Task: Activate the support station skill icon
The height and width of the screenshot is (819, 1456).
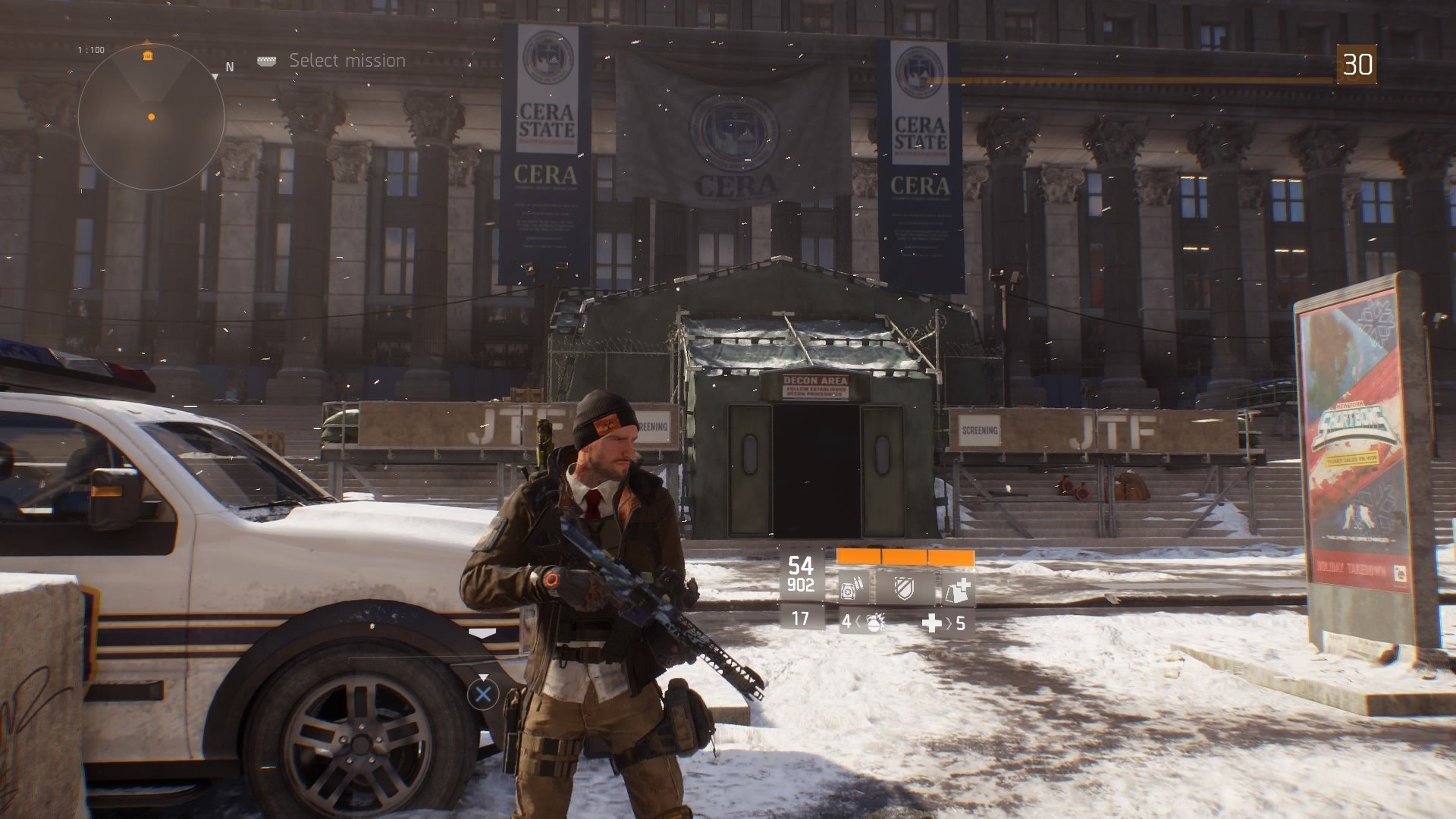Action: pyautogui.click(x=956, y=588)
